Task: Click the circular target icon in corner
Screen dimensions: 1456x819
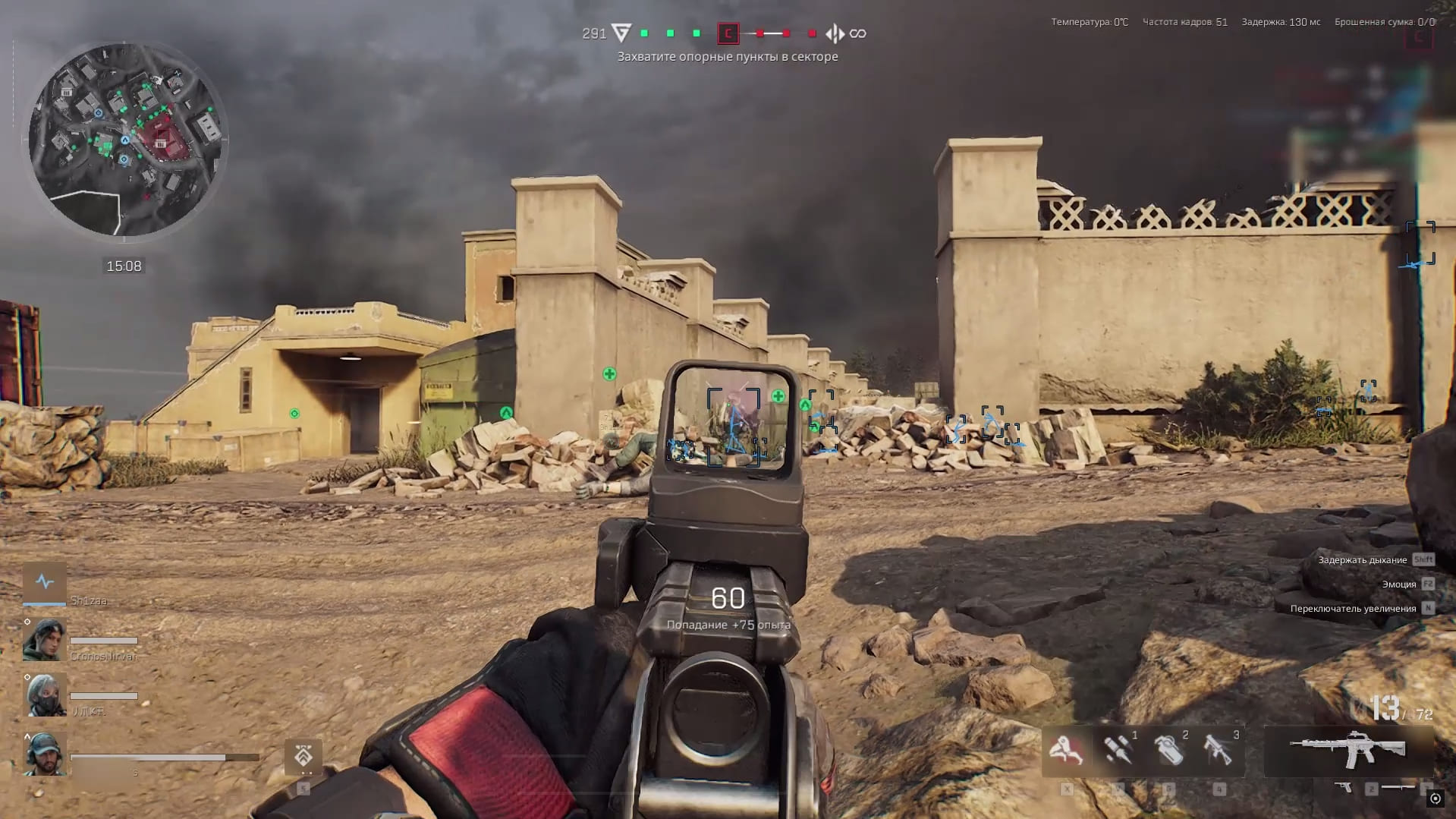Action: (1435, 798)
